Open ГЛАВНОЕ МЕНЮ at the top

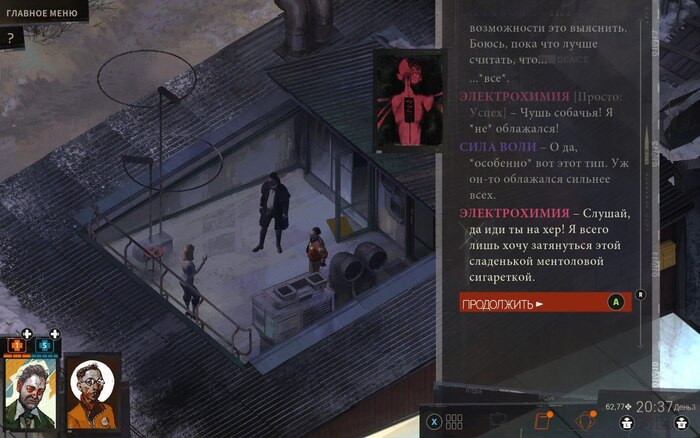point(42,12)
